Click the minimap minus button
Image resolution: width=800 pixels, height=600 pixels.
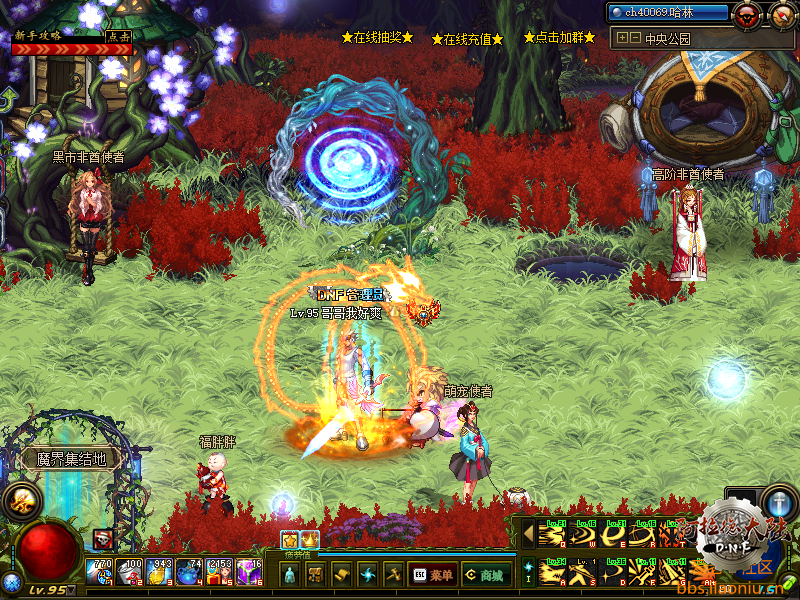pos(635,38)
